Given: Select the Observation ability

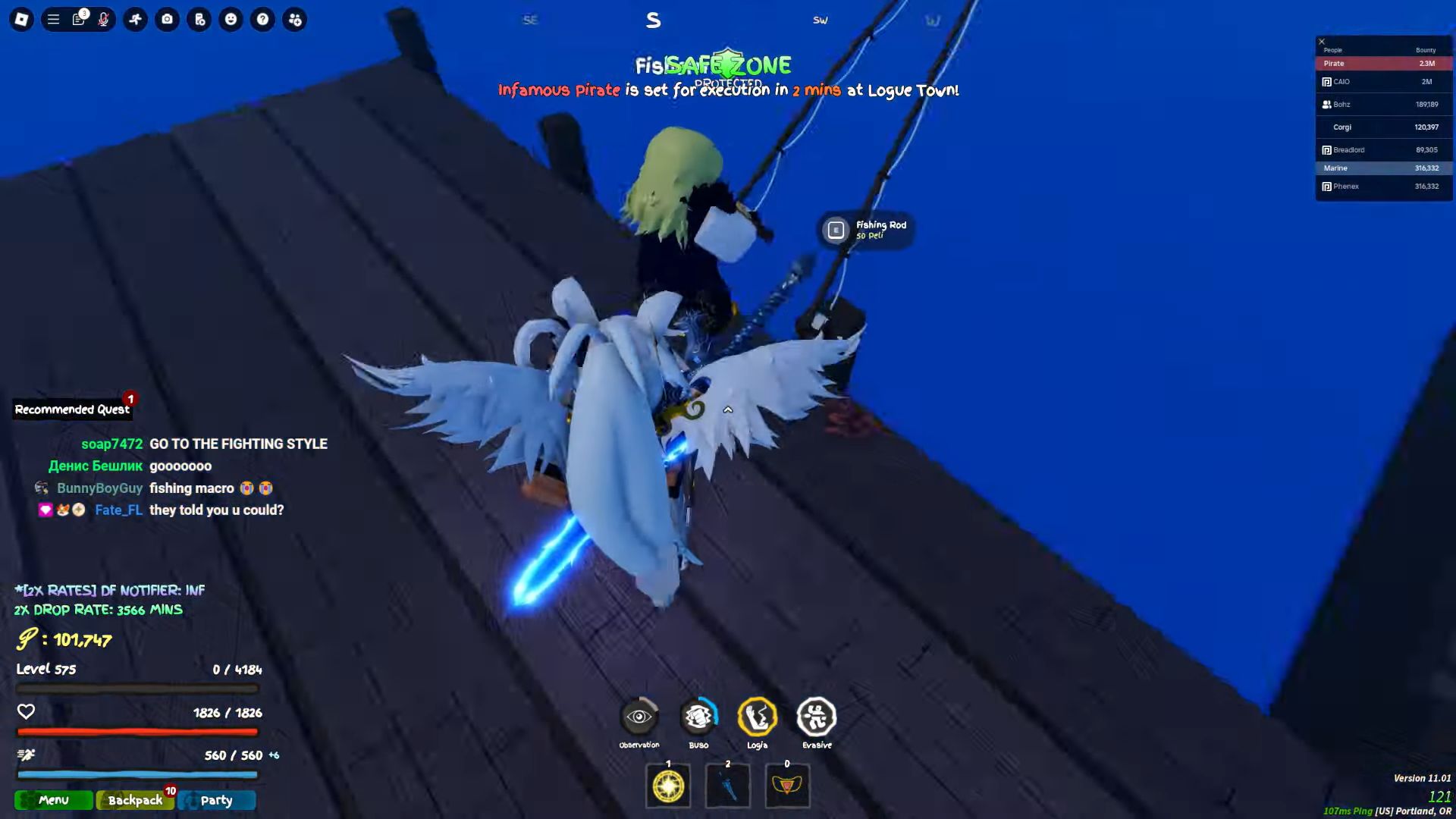Looking at the screenshot, I should click(639, 716).
